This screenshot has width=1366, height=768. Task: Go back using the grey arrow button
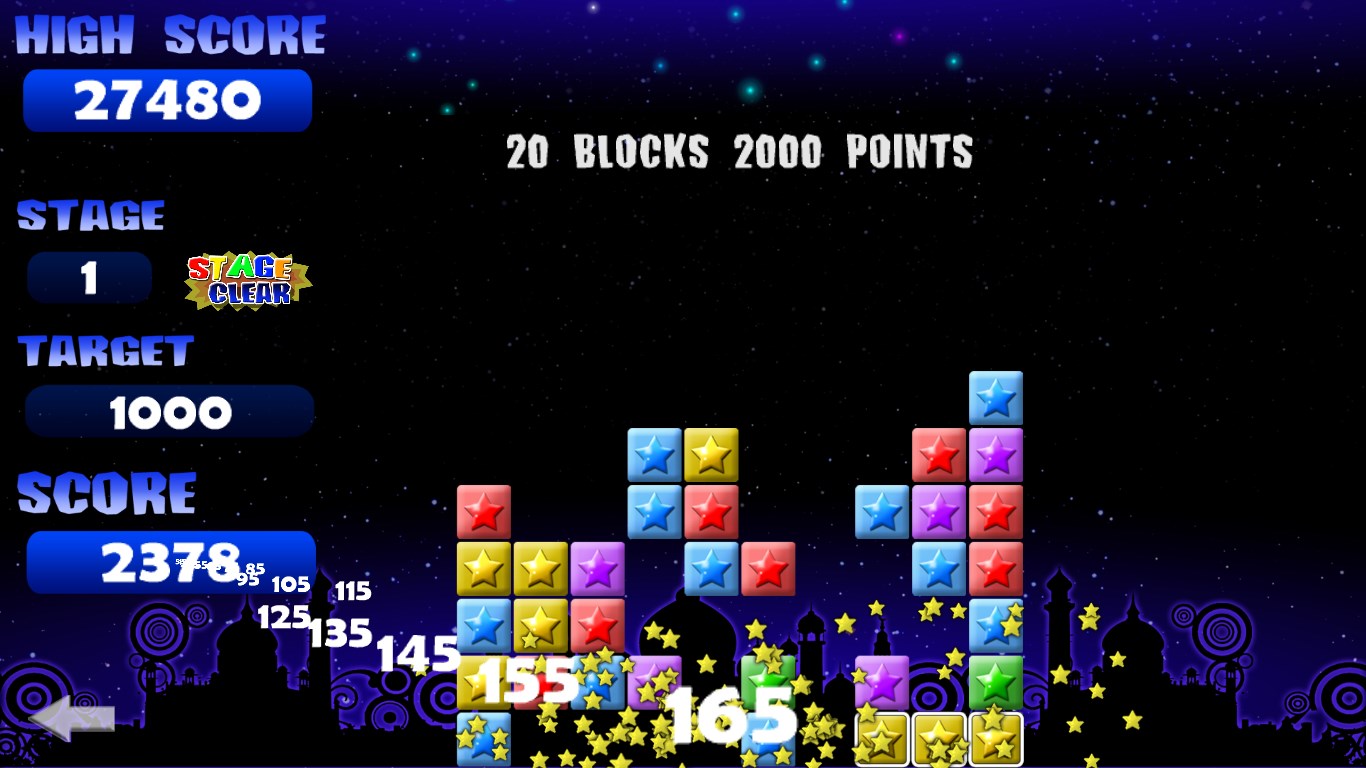click(72, 719)
